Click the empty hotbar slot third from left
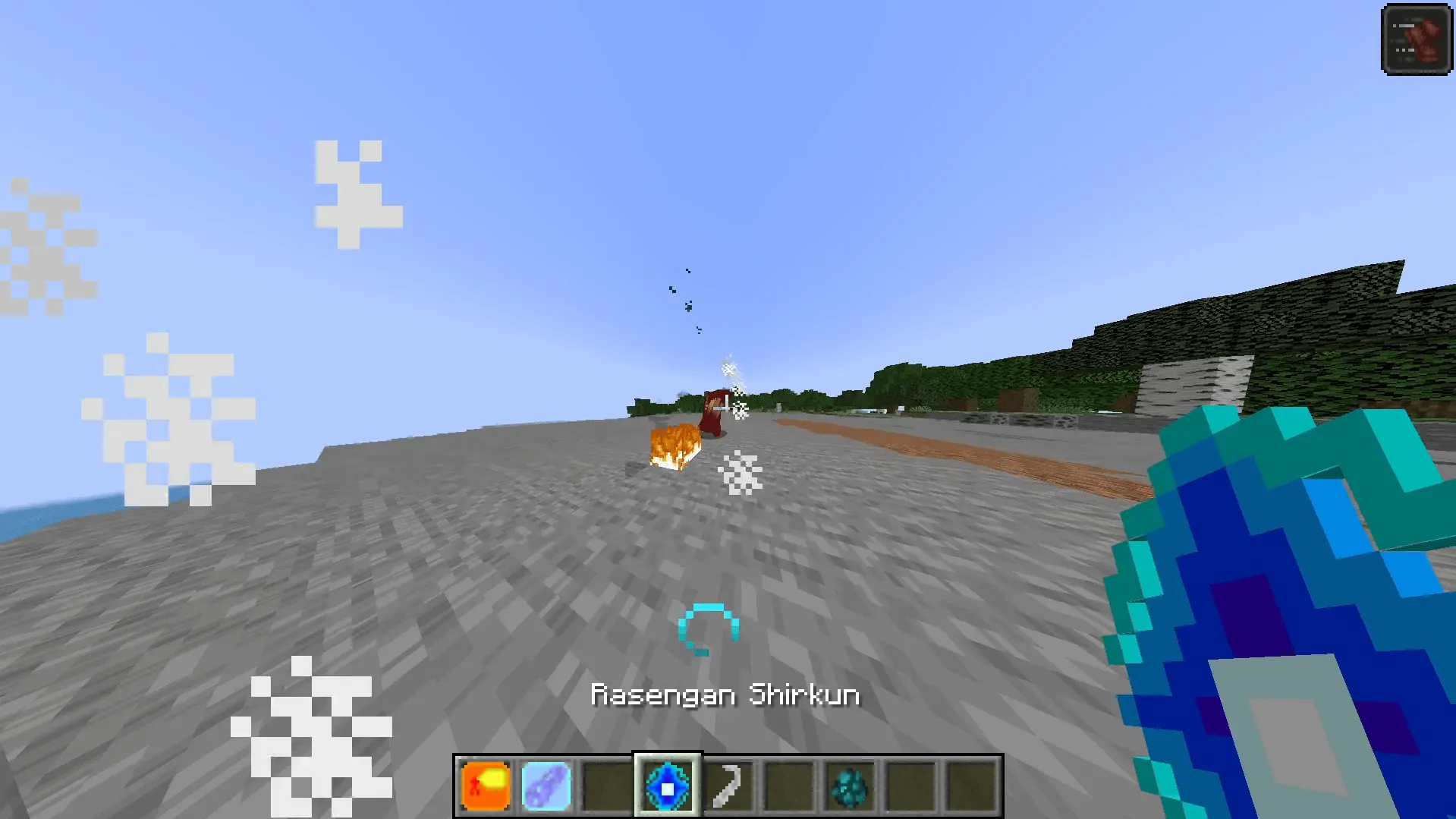 [607, 785]
